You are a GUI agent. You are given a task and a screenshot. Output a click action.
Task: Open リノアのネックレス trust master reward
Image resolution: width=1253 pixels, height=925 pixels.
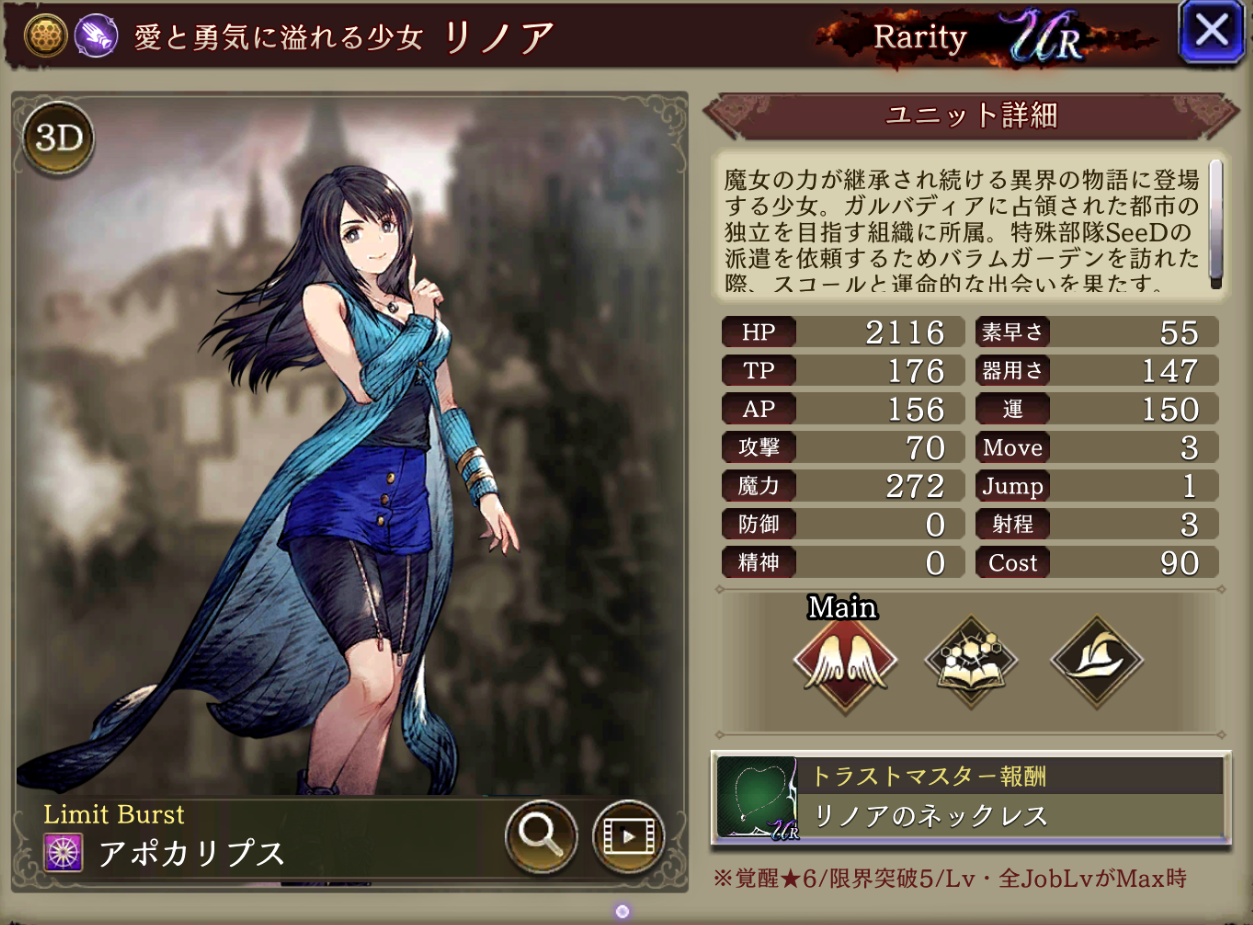tap(970, 798)
